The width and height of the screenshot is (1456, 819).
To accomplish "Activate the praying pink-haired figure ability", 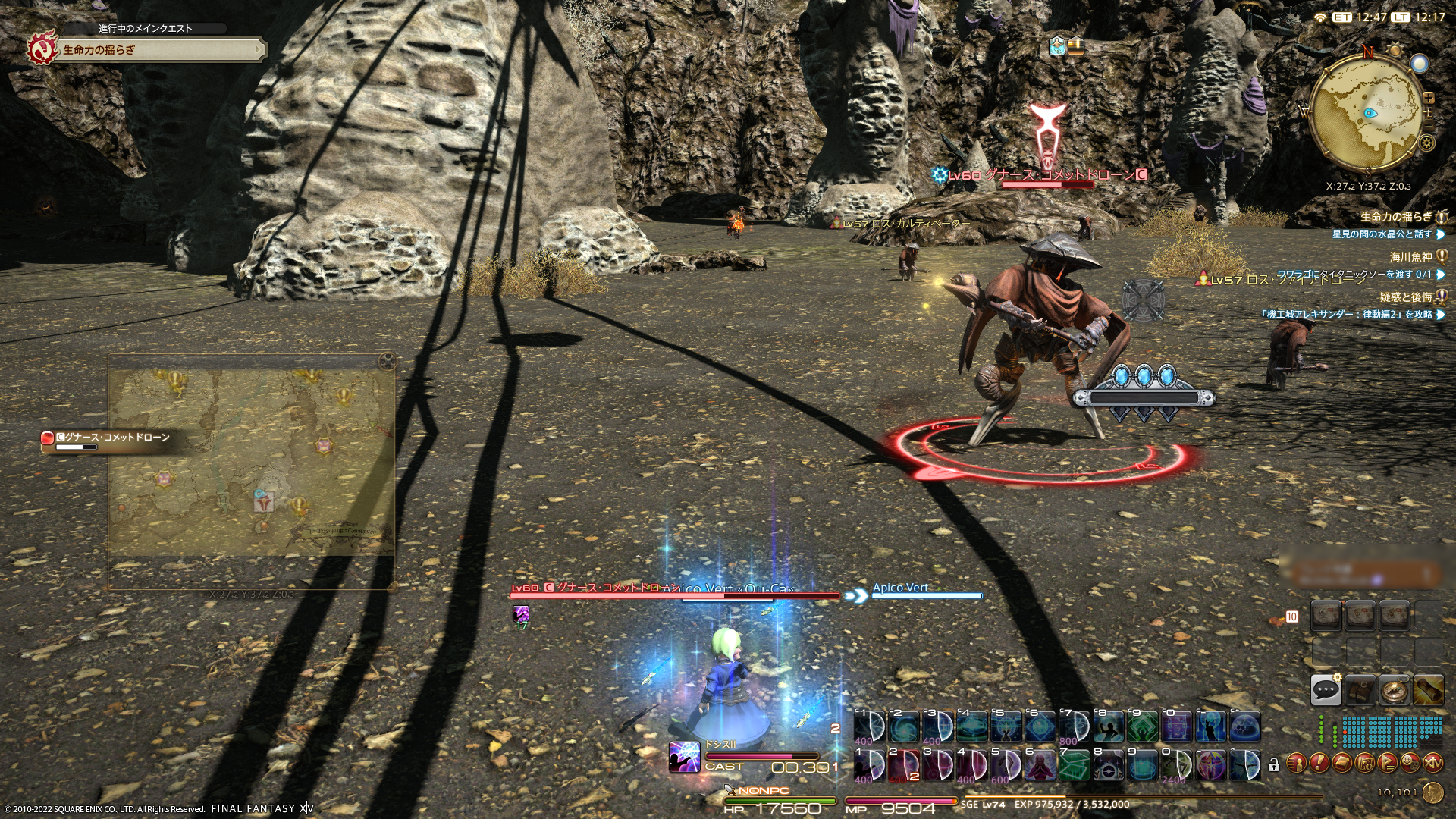I will coord(1040,764).
